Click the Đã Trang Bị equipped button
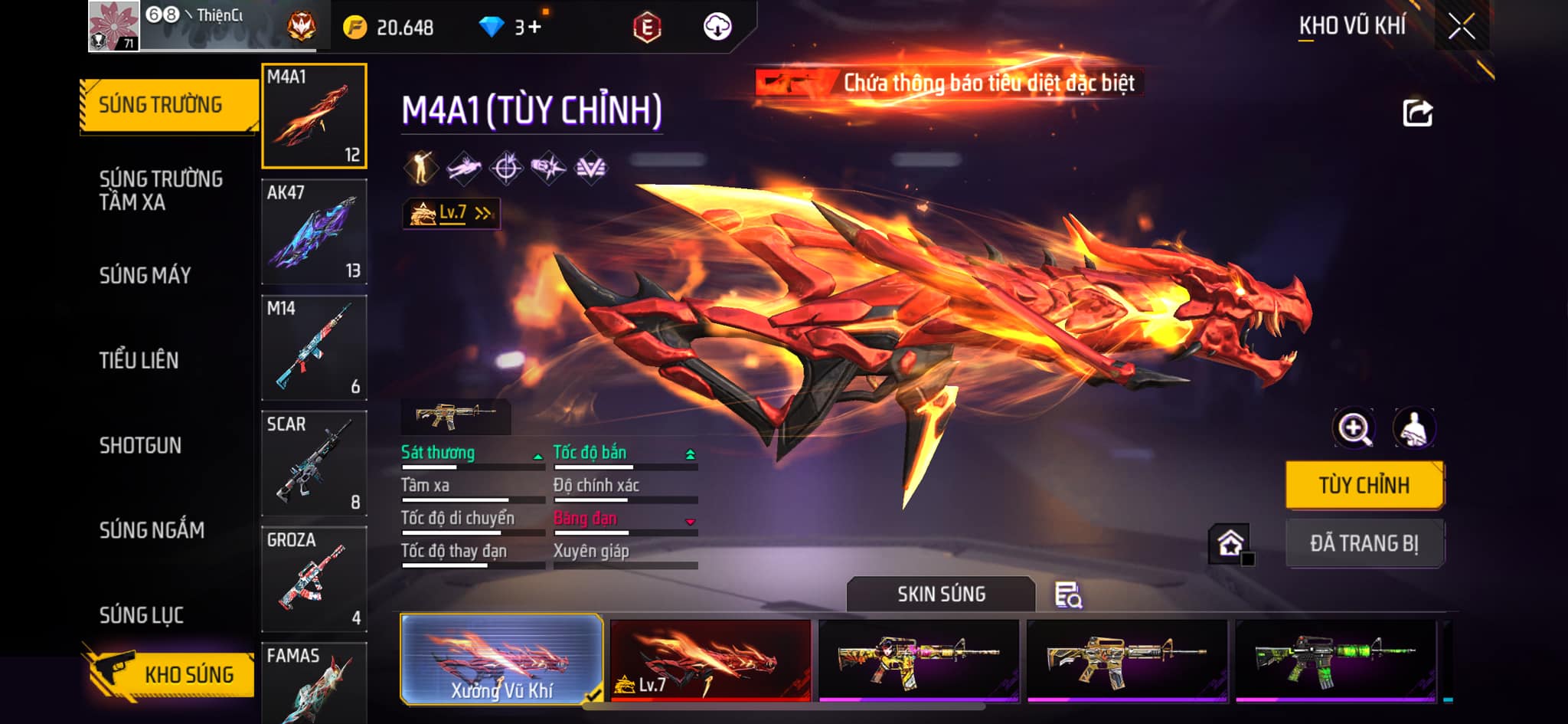The image size is (1568, 724). pyautogui.click(x=1364, y=543)
